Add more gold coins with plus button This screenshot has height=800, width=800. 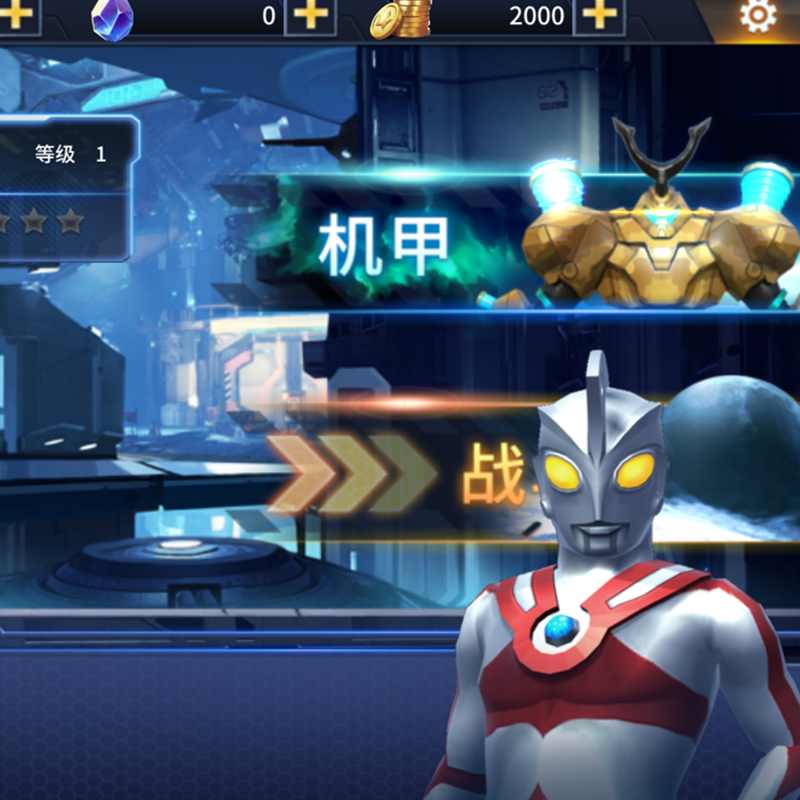pyautogui.click(x=599, y=16)
